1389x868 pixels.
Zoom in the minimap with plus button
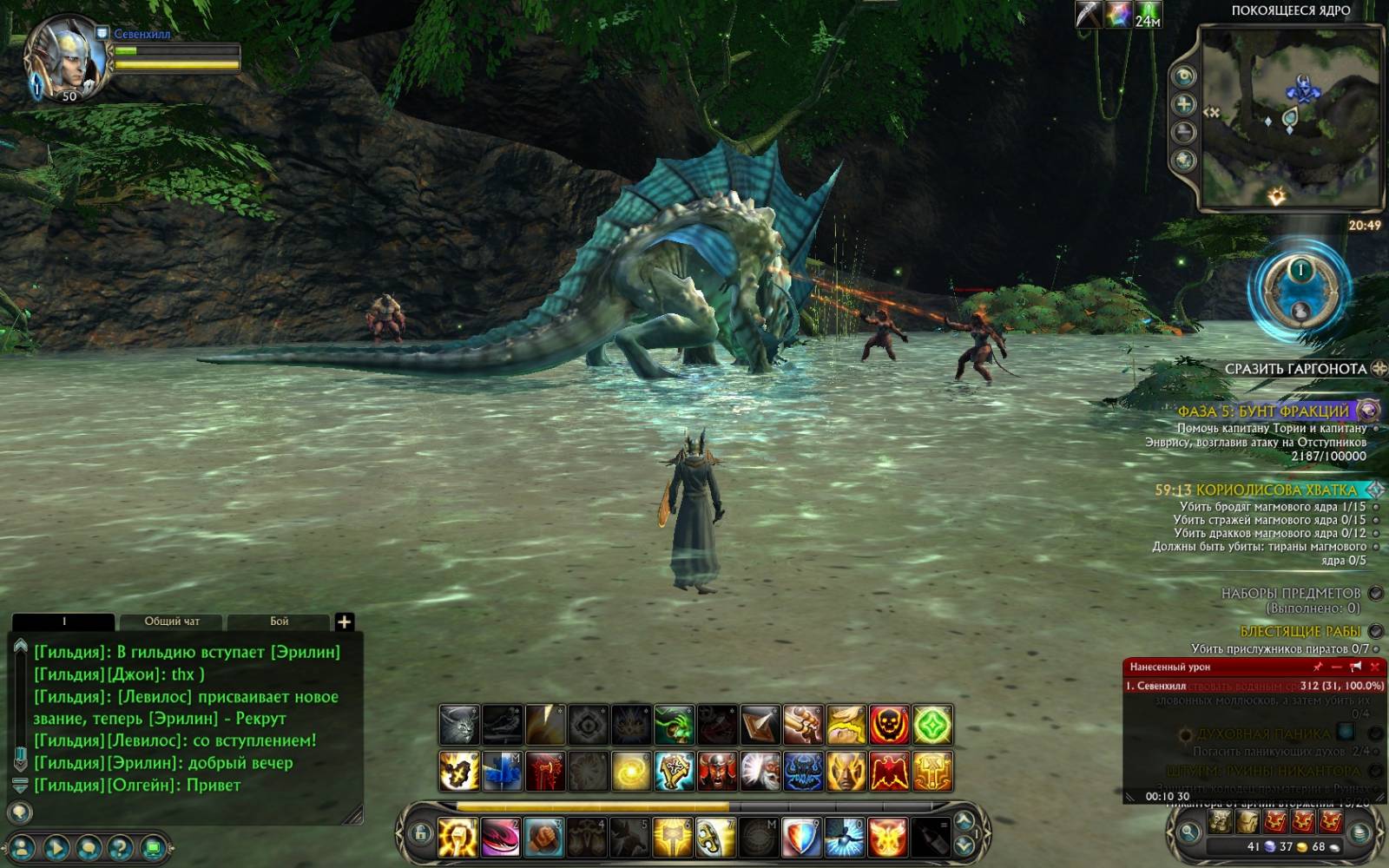pyautogui.click(x=1184, y=104)
